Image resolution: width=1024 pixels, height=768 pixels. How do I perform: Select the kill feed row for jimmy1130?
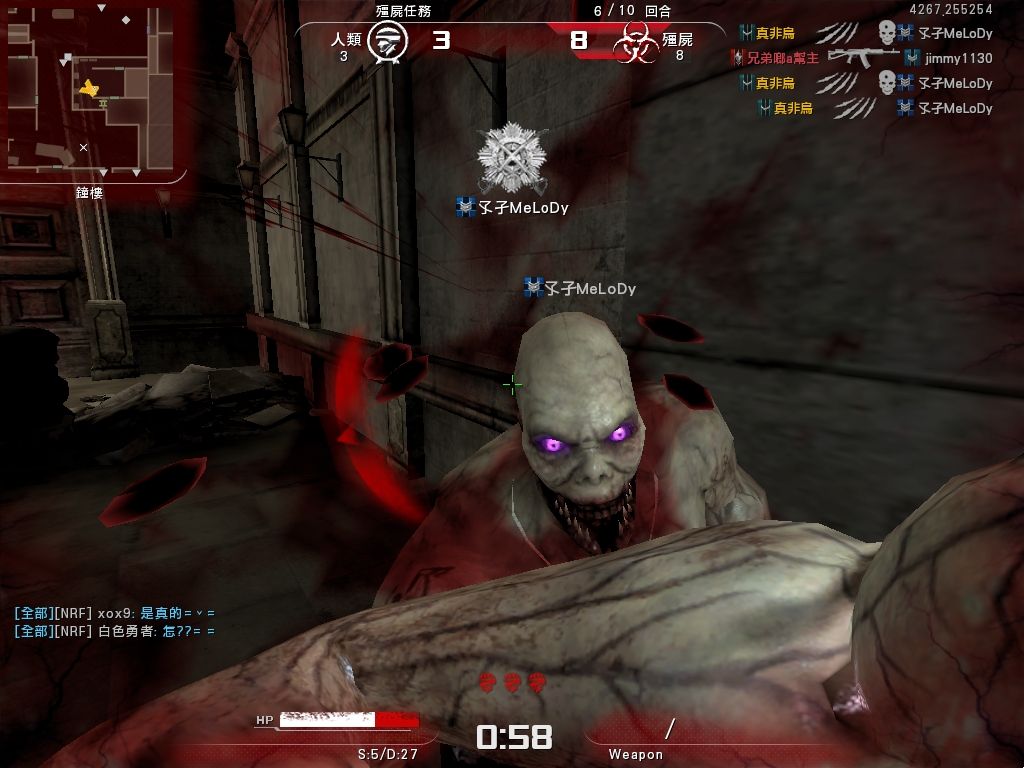point(862,59)
